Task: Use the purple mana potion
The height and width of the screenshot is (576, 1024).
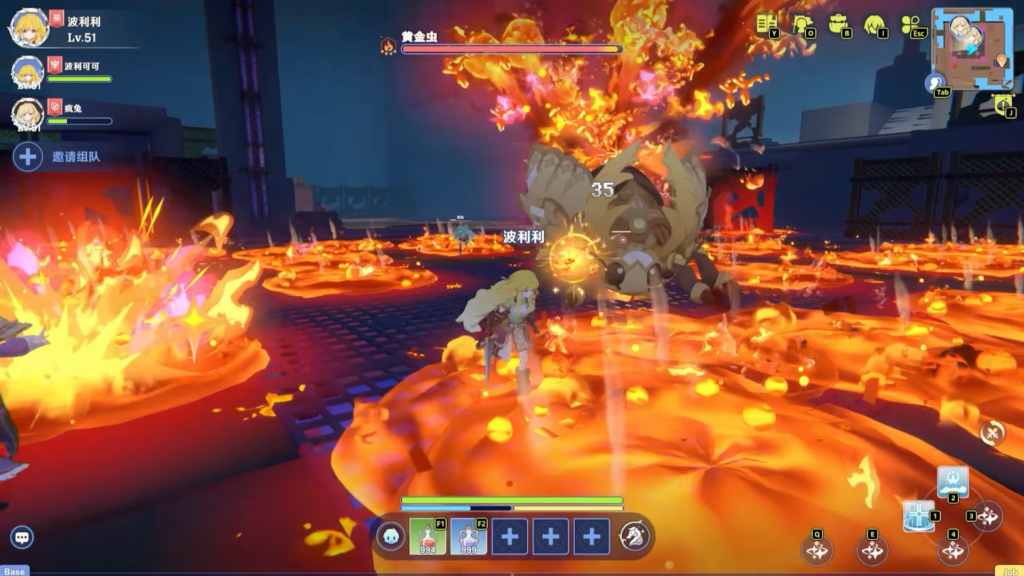Action: pyautogui.click(x=468, y=537)
